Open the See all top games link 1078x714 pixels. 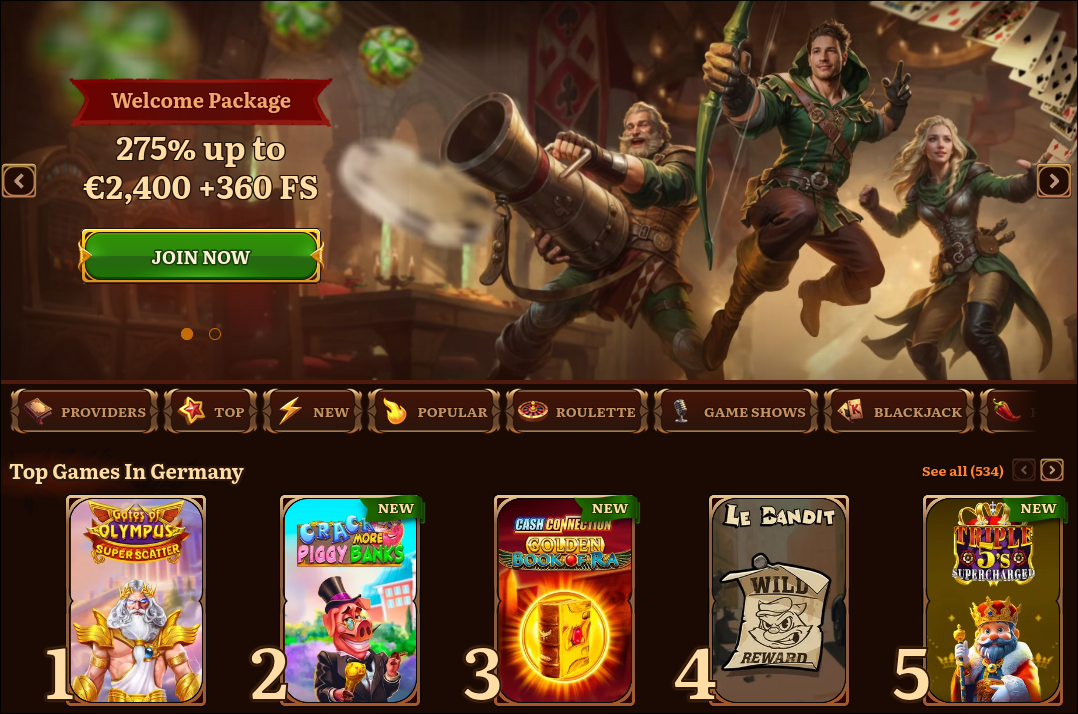(962, 471)
